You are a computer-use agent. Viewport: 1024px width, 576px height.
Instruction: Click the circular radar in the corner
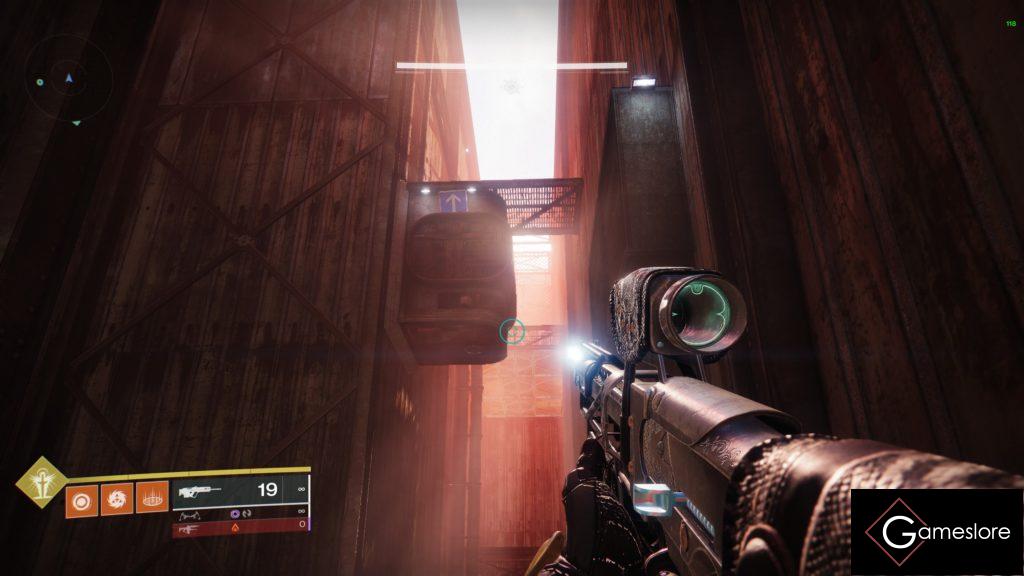click(68, 80)
